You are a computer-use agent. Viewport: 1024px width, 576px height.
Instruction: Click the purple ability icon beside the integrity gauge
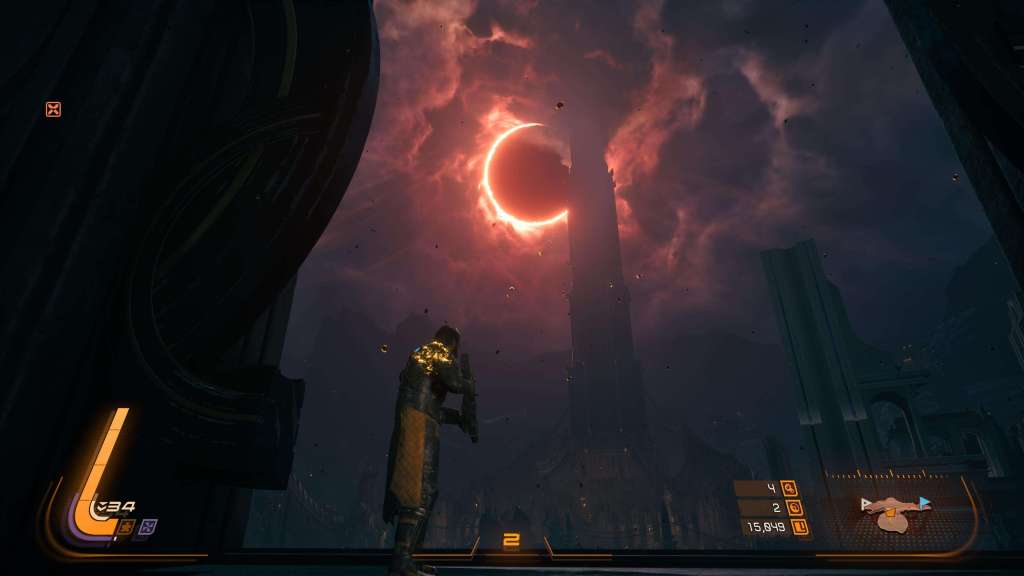pyautogui.click(x=148, y=525)
